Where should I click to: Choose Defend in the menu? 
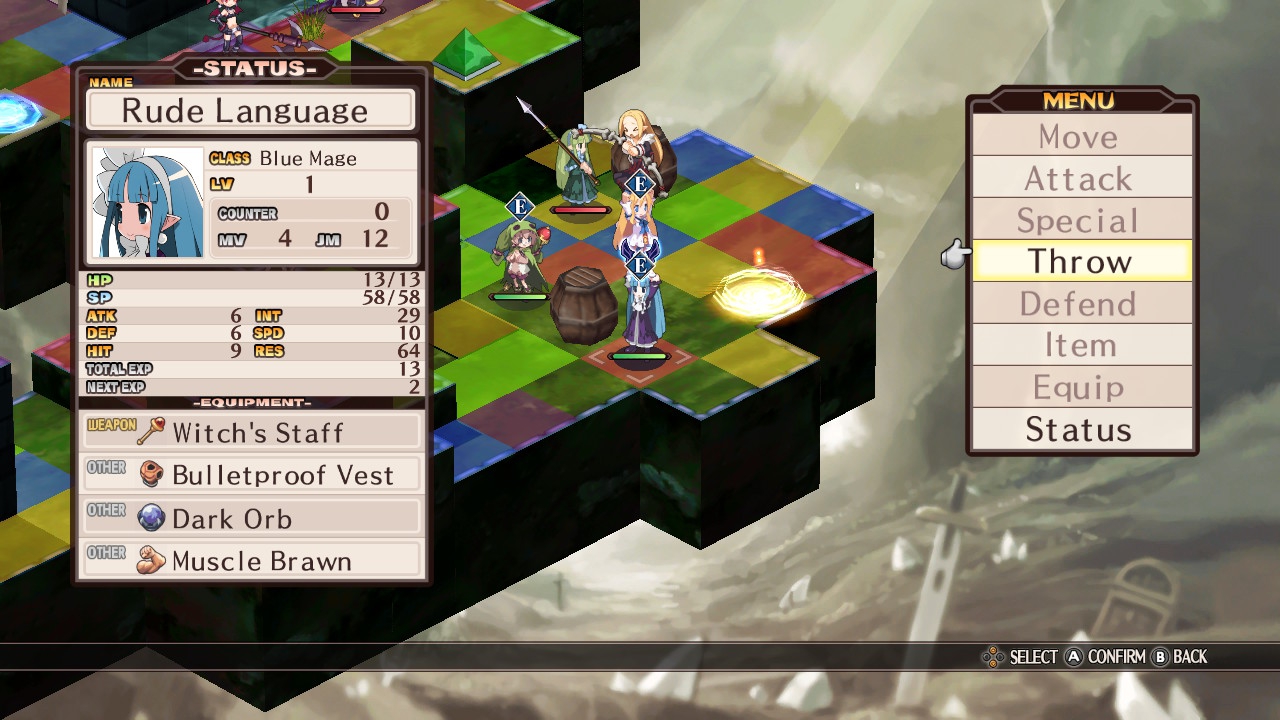point(1081,304)
